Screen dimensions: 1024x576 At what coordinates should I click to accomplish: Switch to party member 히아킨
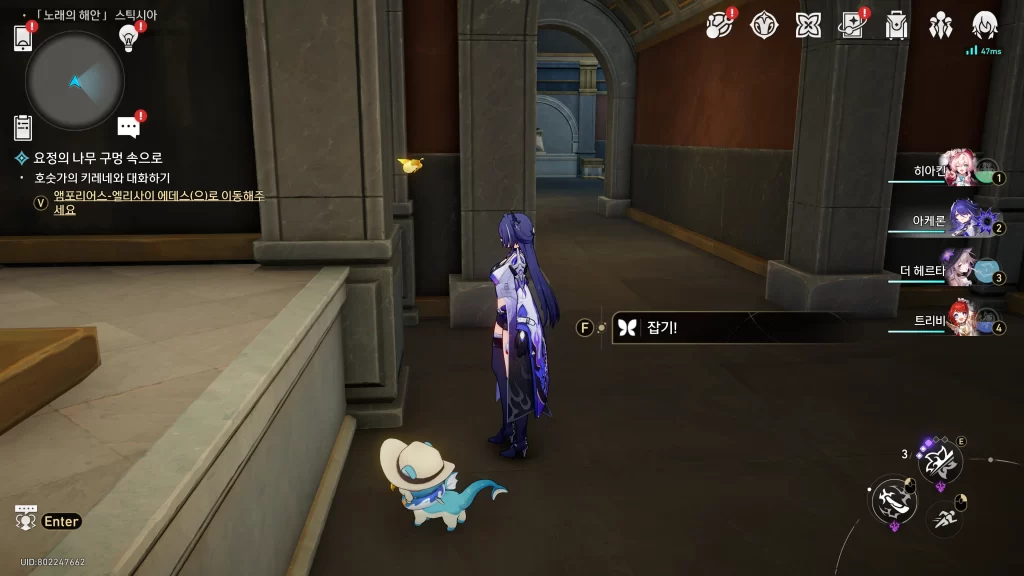click(x=960, y=172)
